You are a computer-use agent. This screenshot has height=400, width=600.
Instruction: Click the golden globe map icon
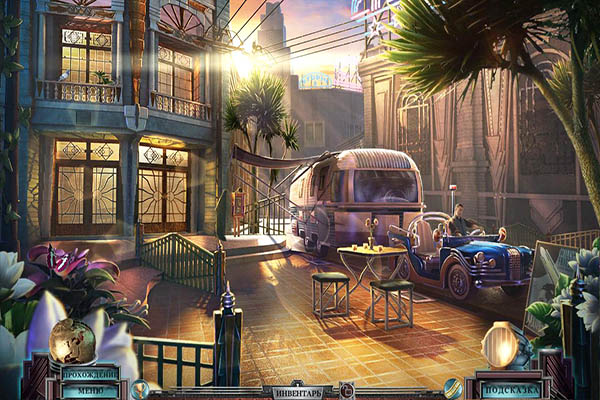[x=72, y=341]
